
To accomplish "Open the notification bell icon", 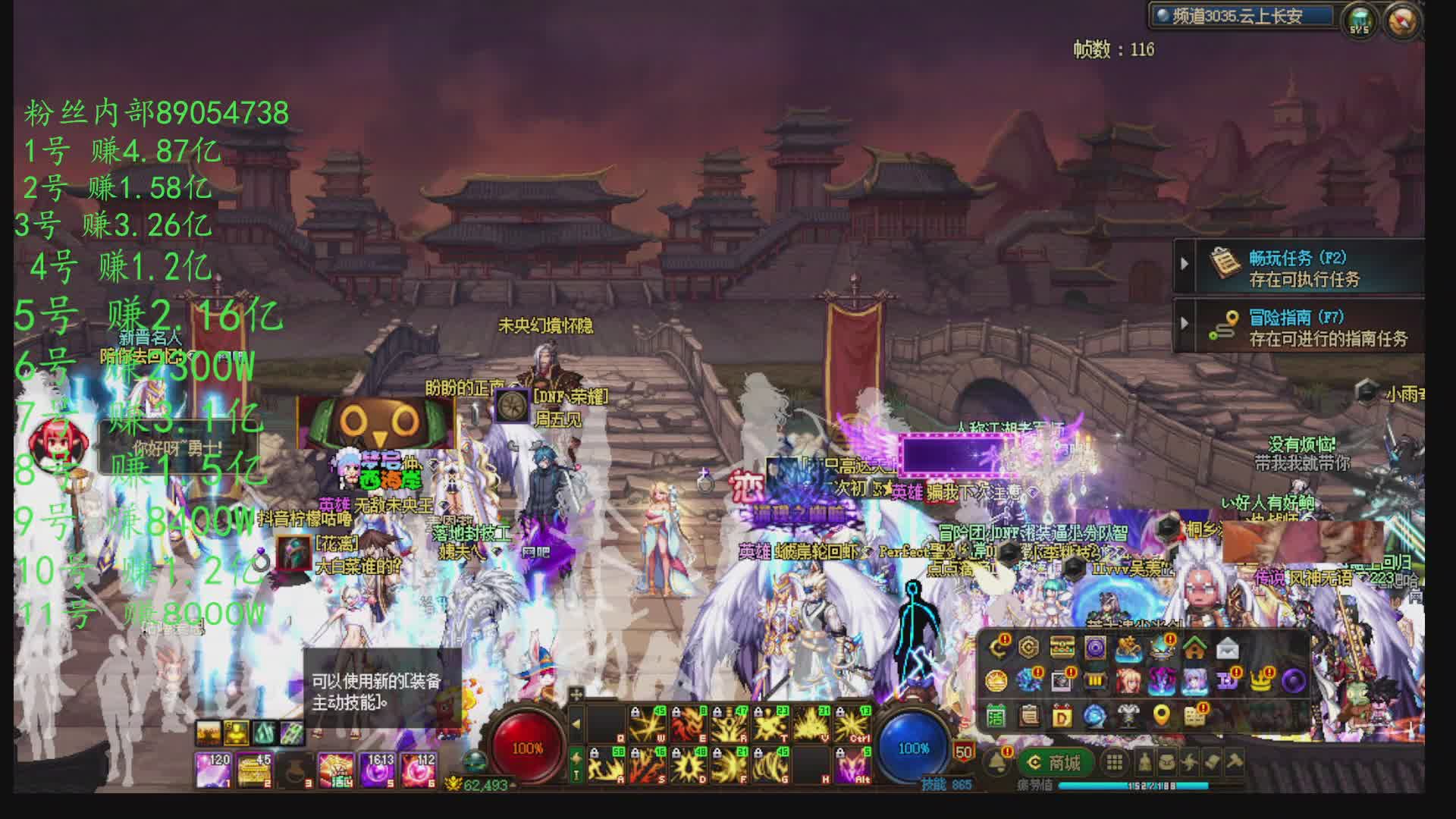I will pos(998,762).
